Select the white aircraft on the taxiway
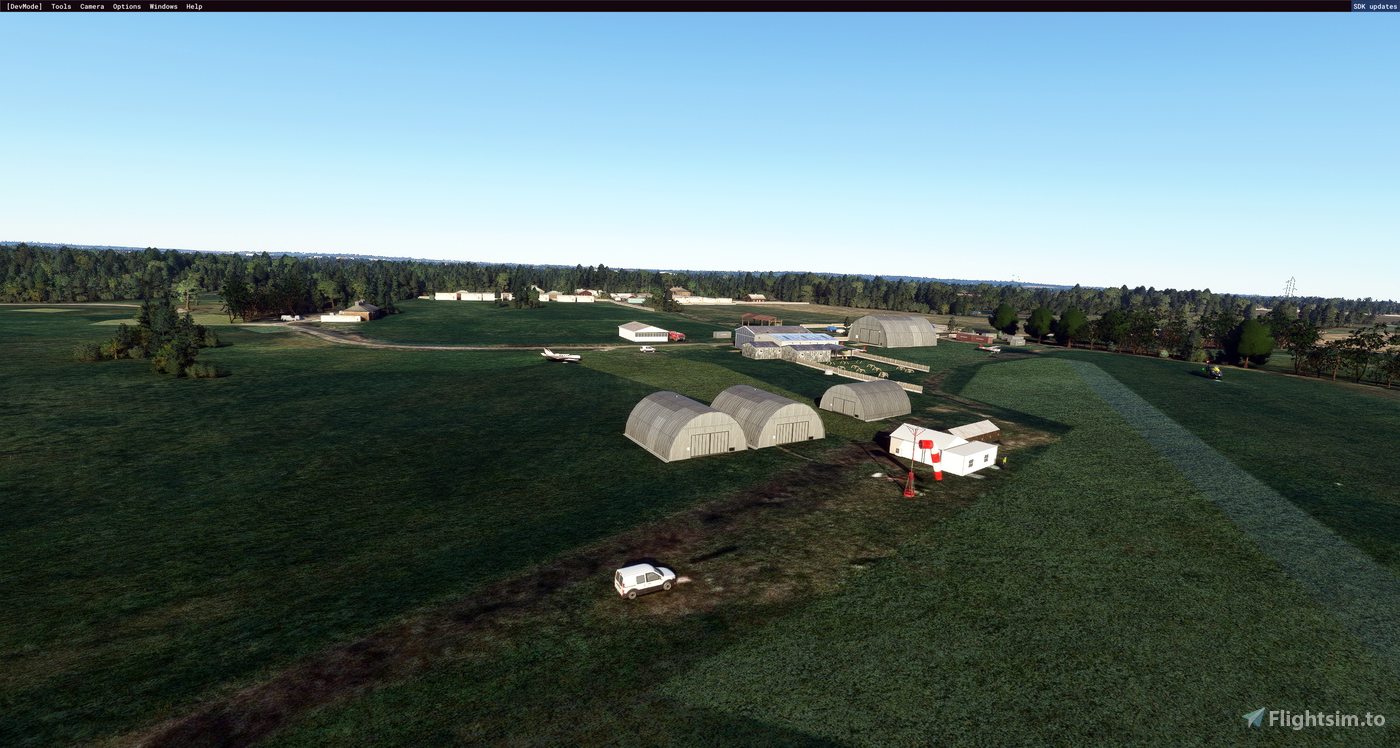 tap(558, 356)
